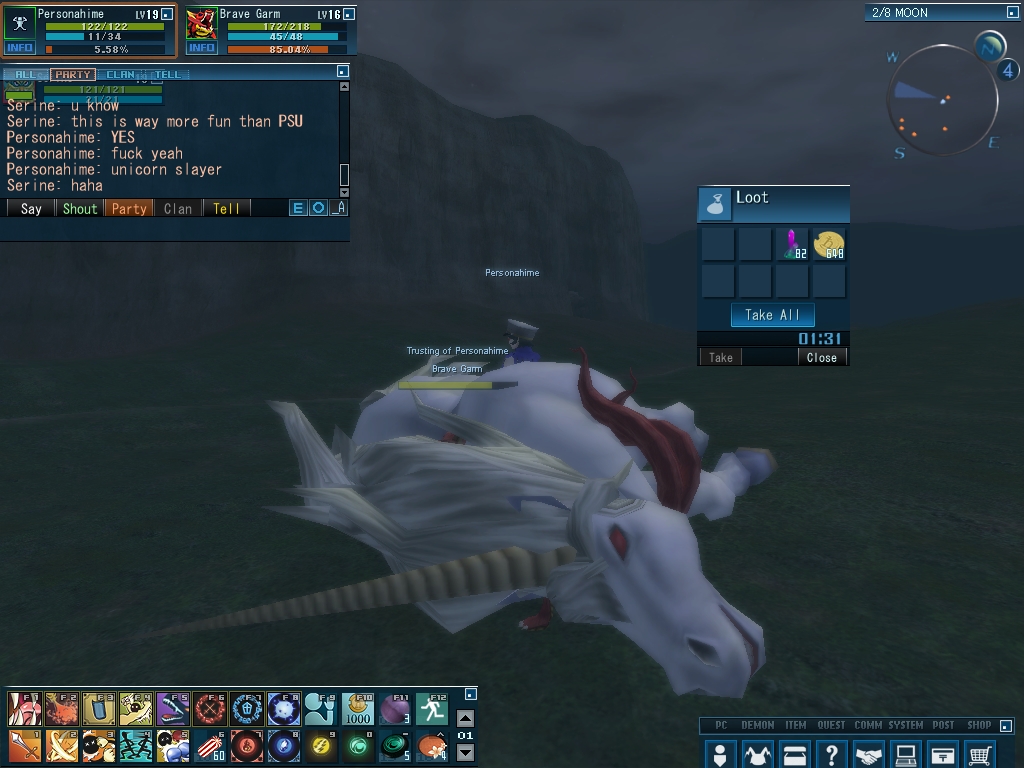Viewport: 1024px width, 768px height.
Task: Open the PC character menu icon
Action: (719, 754)
